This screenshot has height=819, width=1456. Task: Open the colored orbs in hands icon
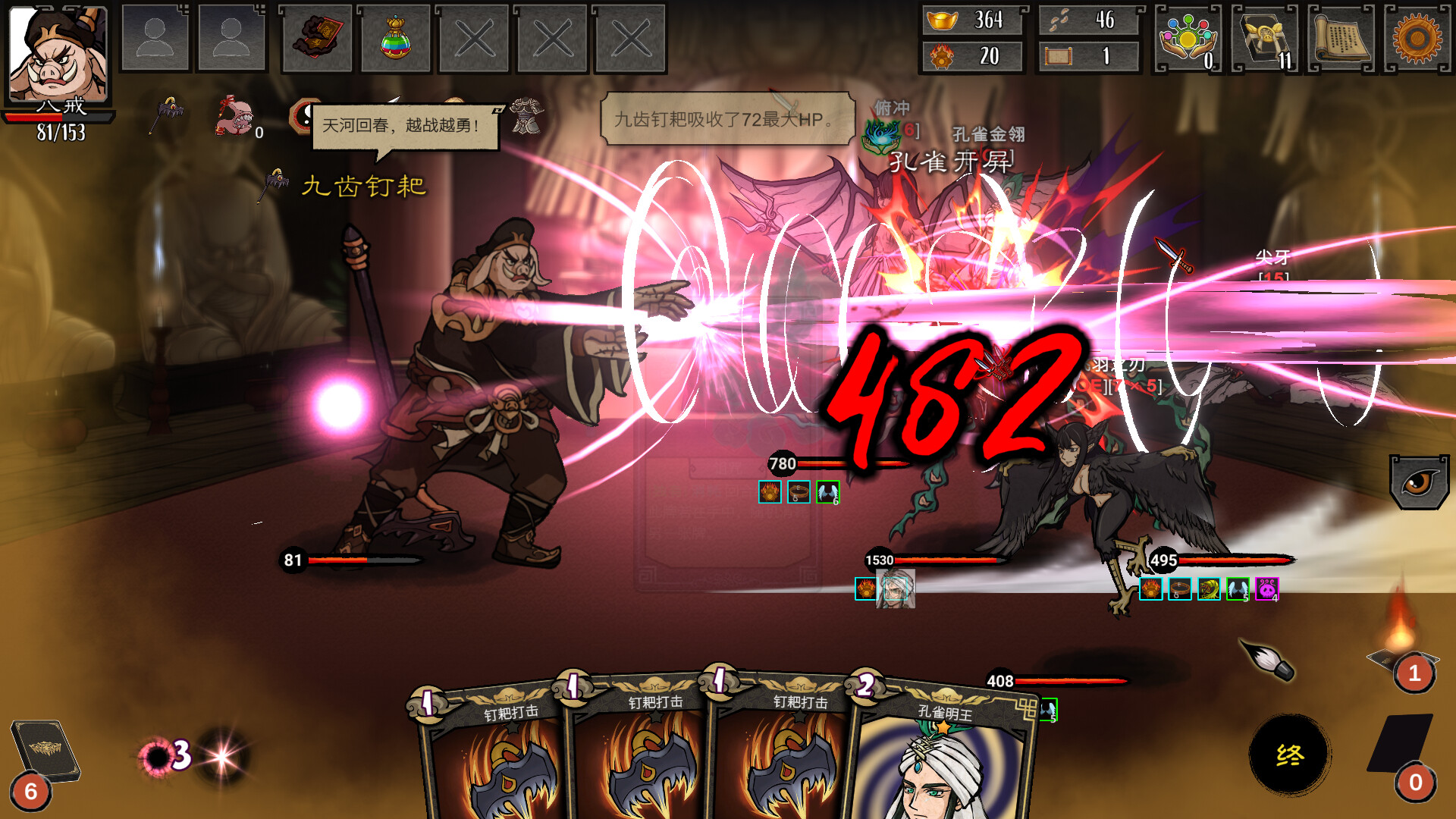coord(1188,39)
